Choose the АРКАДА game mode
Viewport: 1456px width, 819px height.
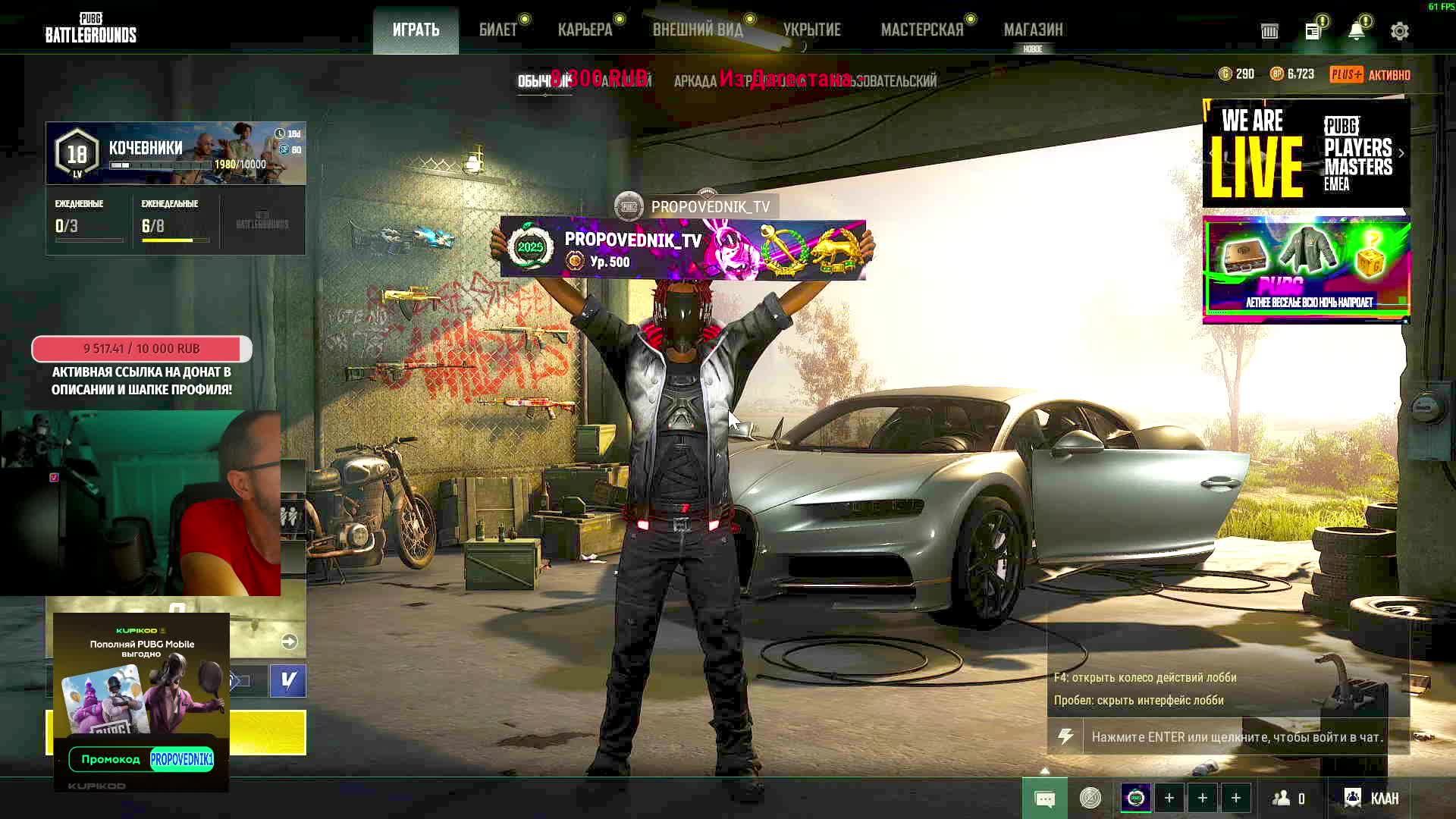pyautogui.click(x=695, y=81)
